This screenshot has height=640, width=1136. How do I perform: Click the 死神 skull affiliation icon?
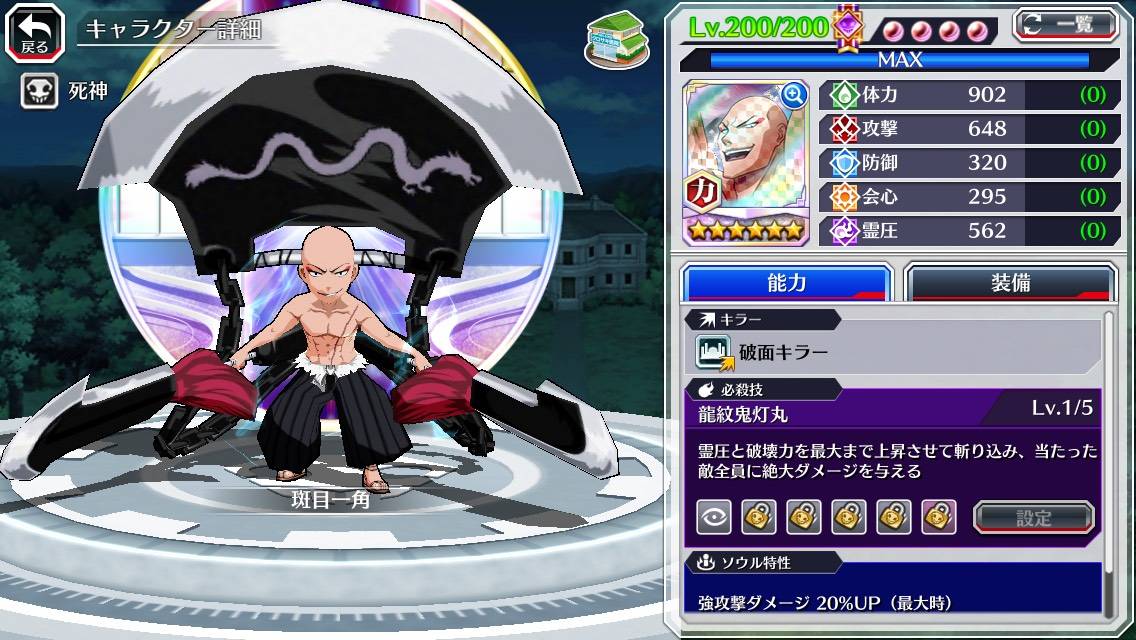(x=38, y=92)
